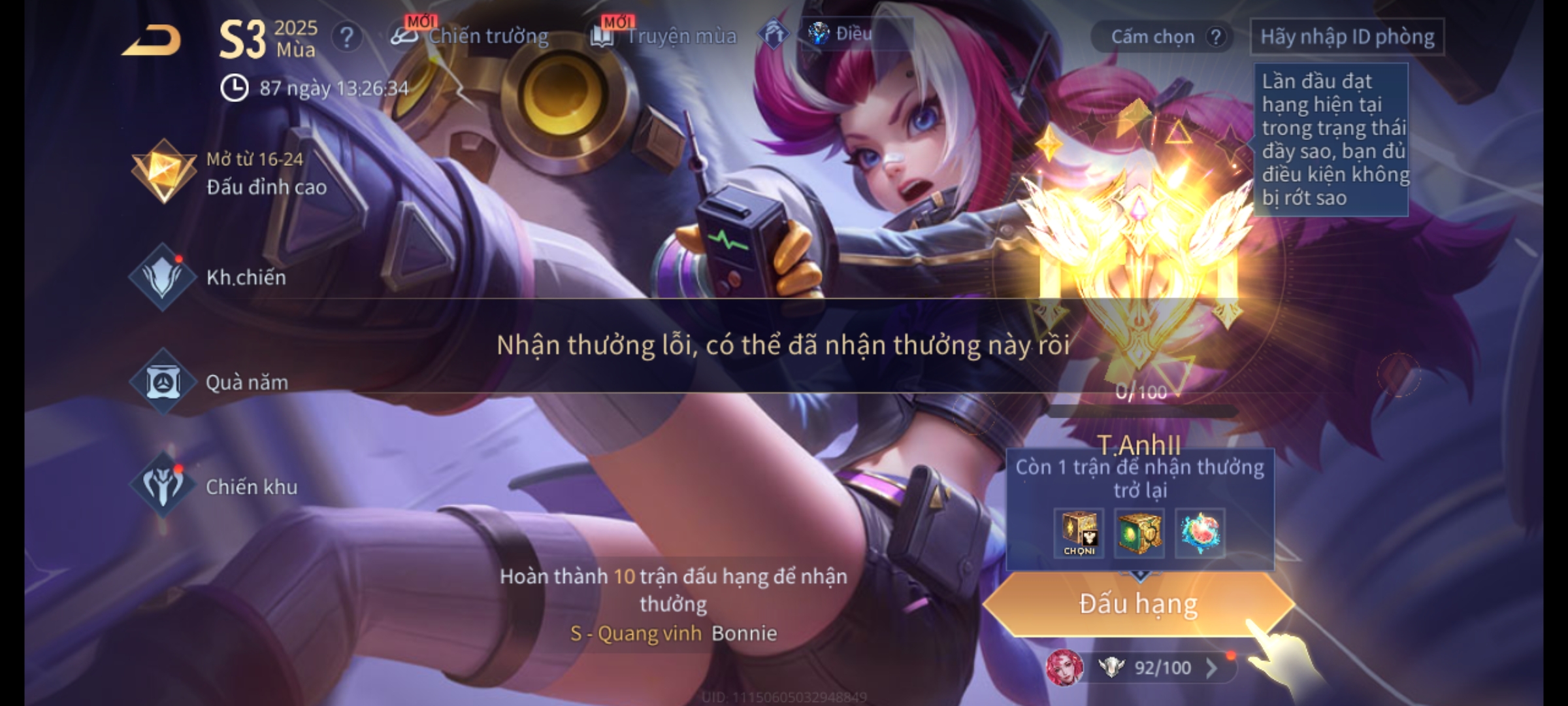Open the Chiến trường tab

click(470, 36)
